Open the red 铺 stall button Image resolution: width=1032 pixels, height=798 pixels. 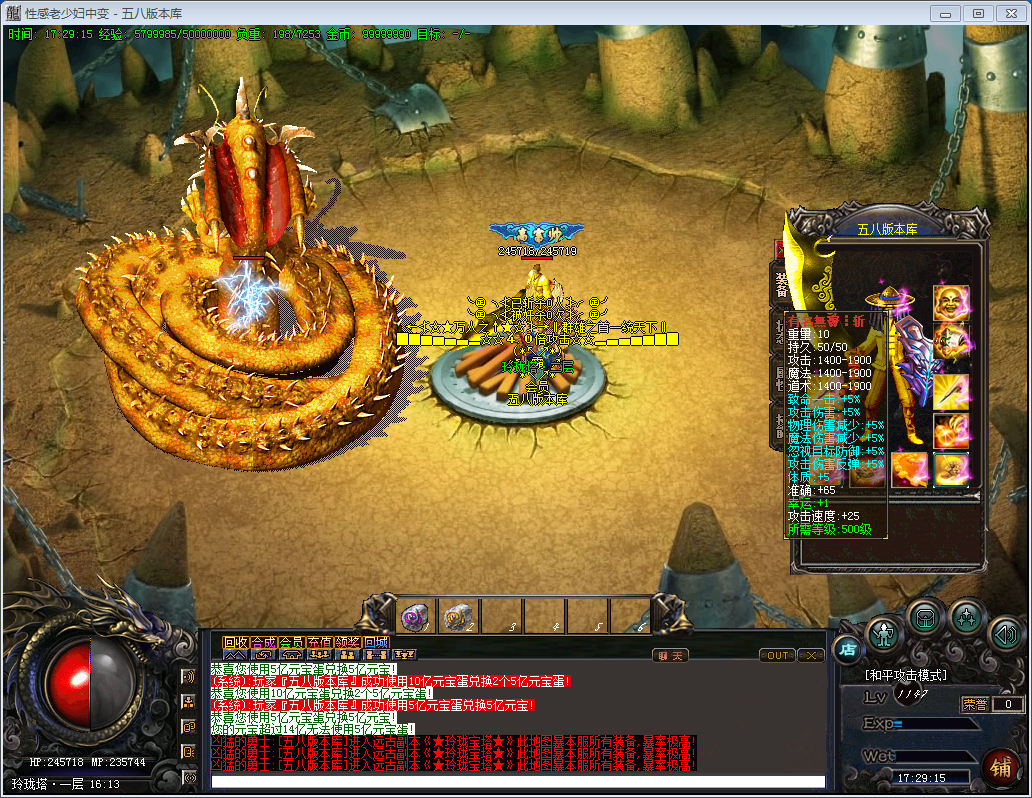point(998,767)
